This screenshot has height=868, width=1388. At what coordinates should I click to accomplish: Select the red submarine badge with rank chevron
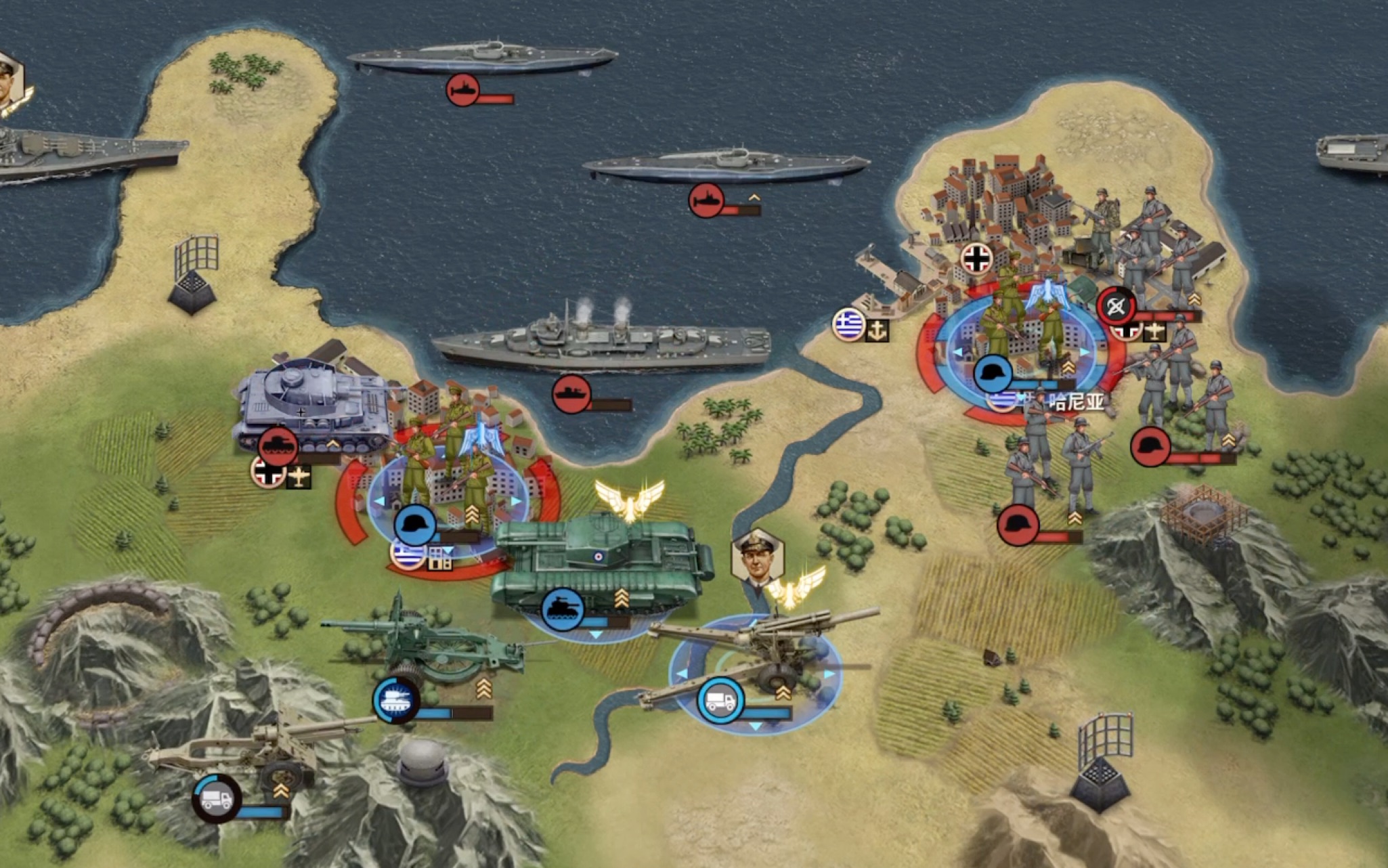(706, 199)
